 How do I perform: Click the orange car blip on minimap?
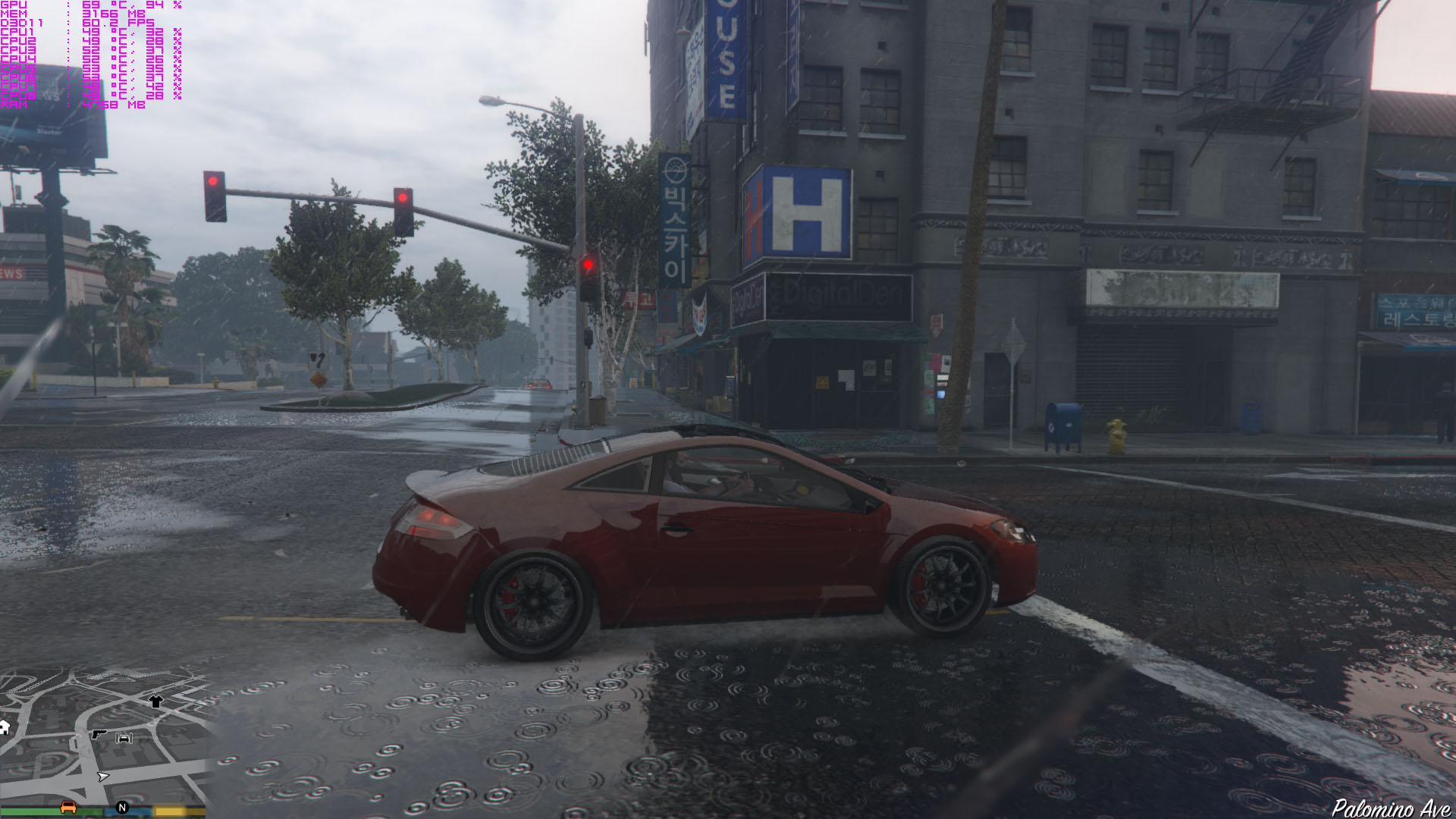[x=68, y=807]
